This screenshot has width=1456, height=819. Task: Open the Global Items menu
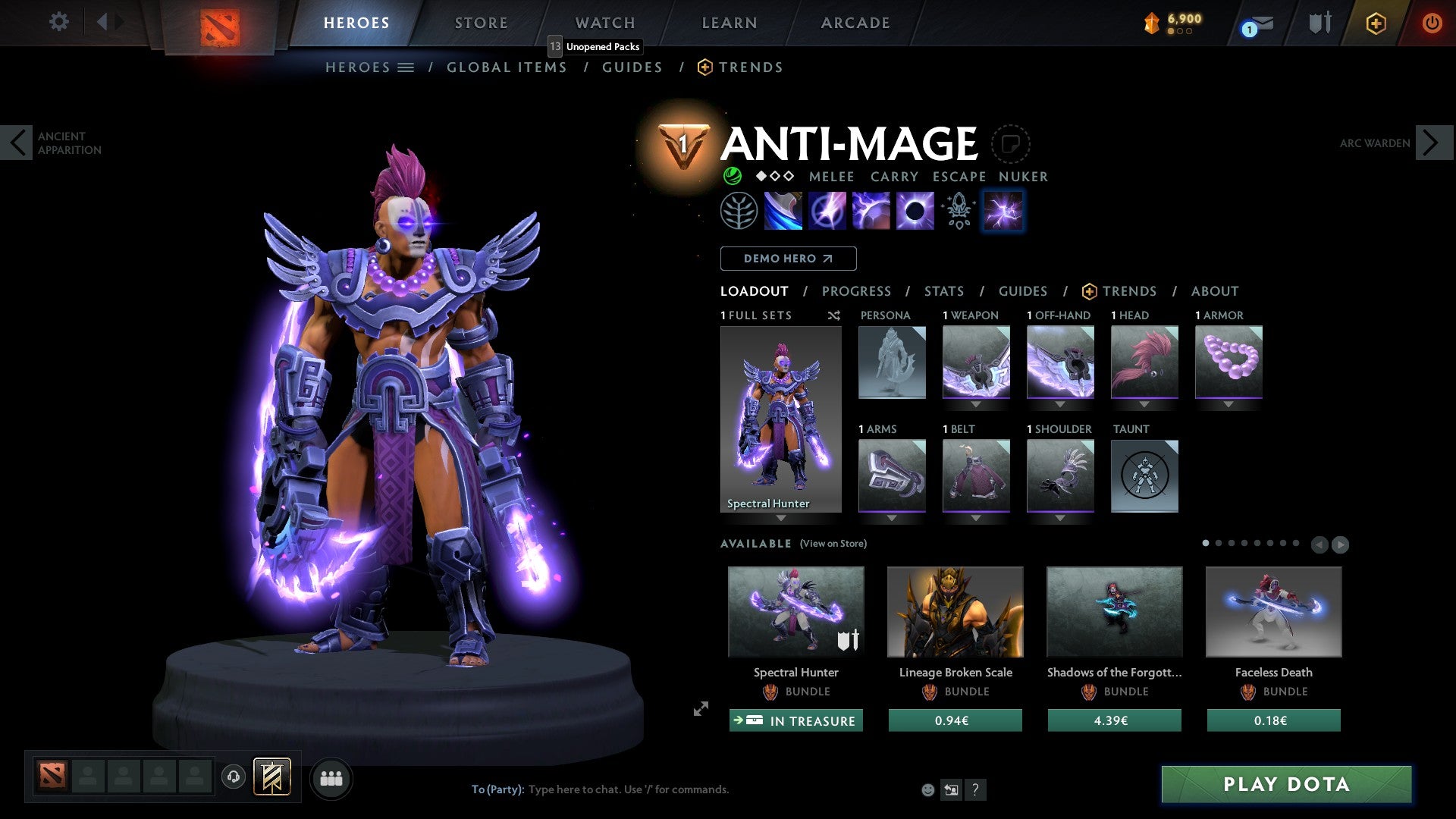507,67
